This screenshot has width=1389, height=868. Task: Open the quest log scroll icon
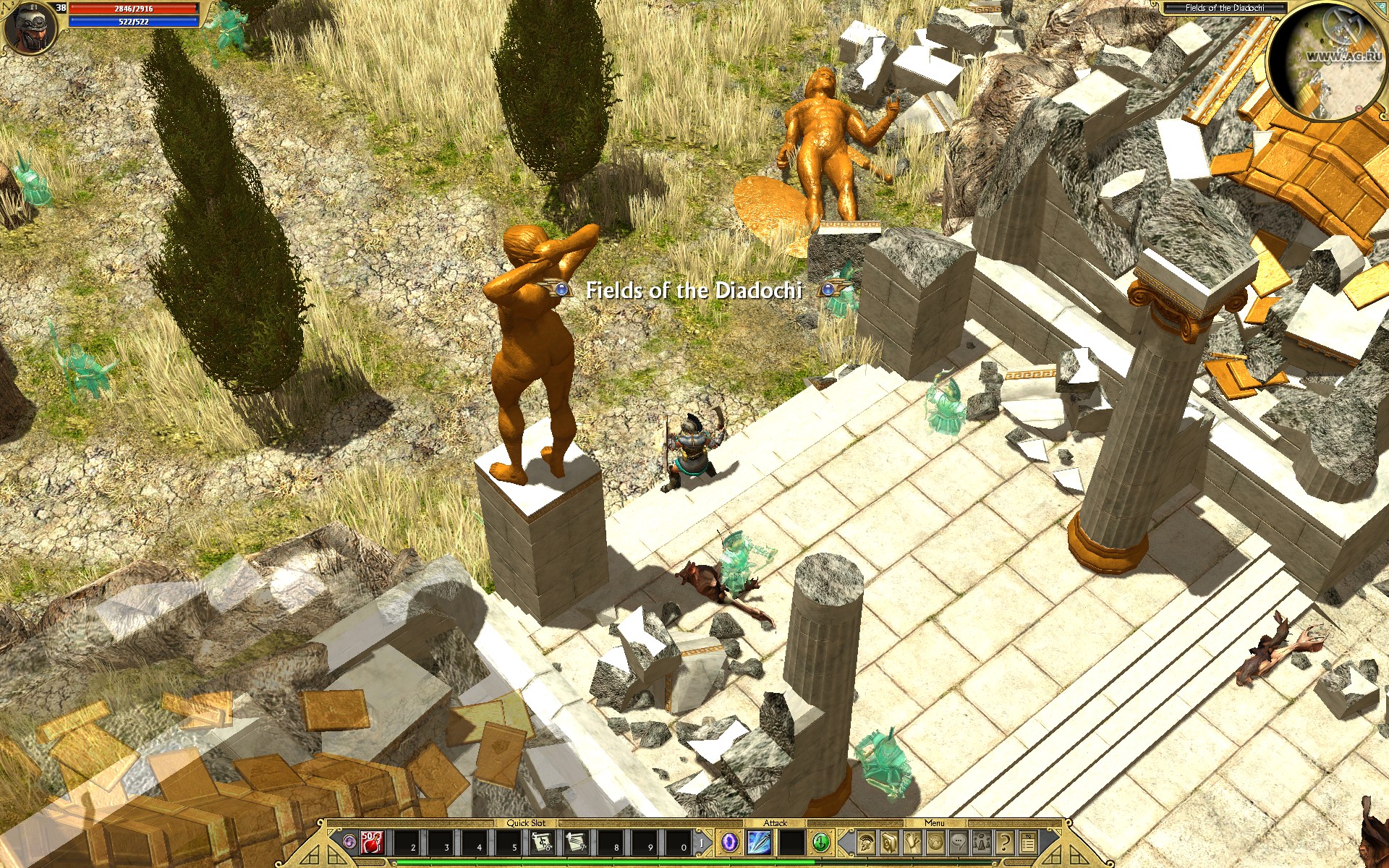(x=913, y=842)
